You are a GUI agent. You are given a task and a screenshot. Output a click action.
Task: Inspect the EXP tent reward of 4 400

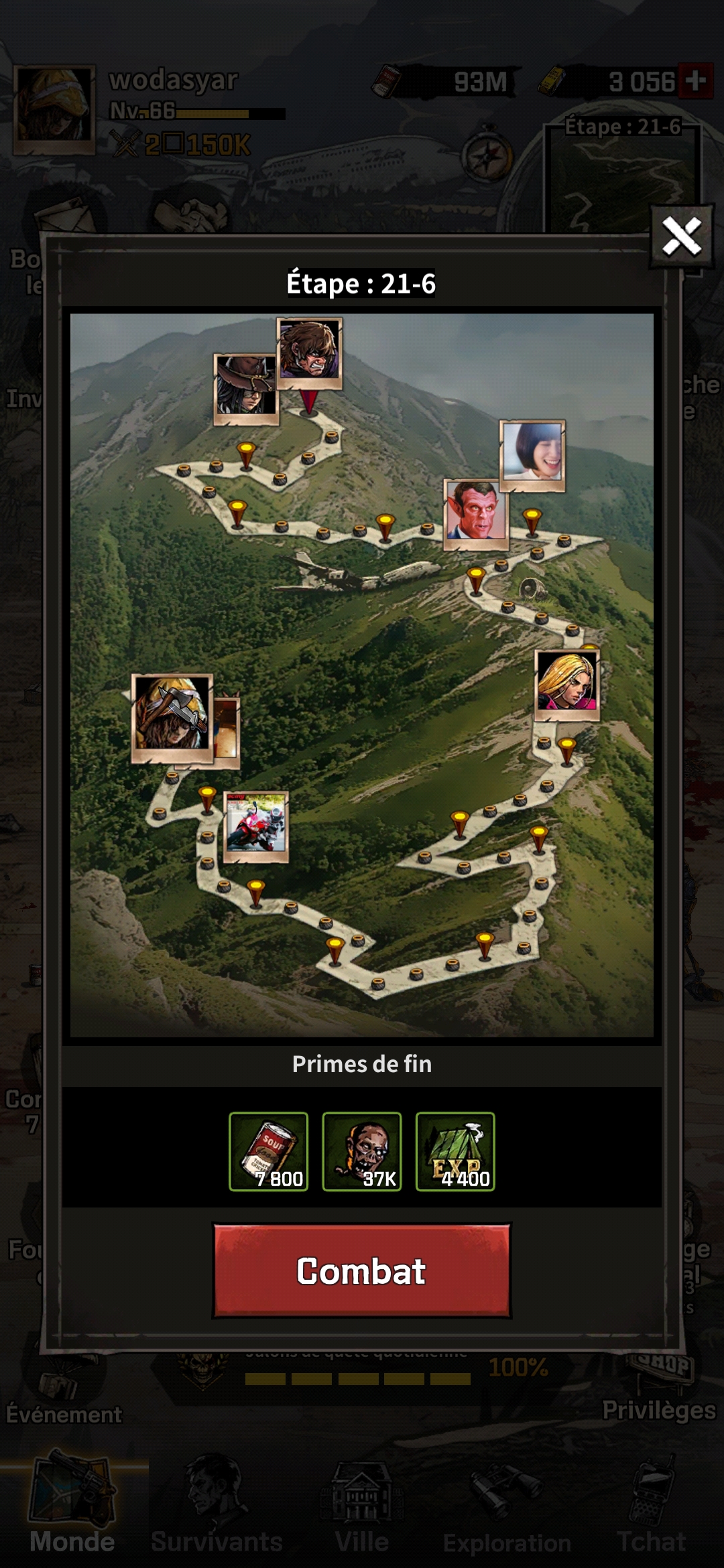pos(455,1151)
